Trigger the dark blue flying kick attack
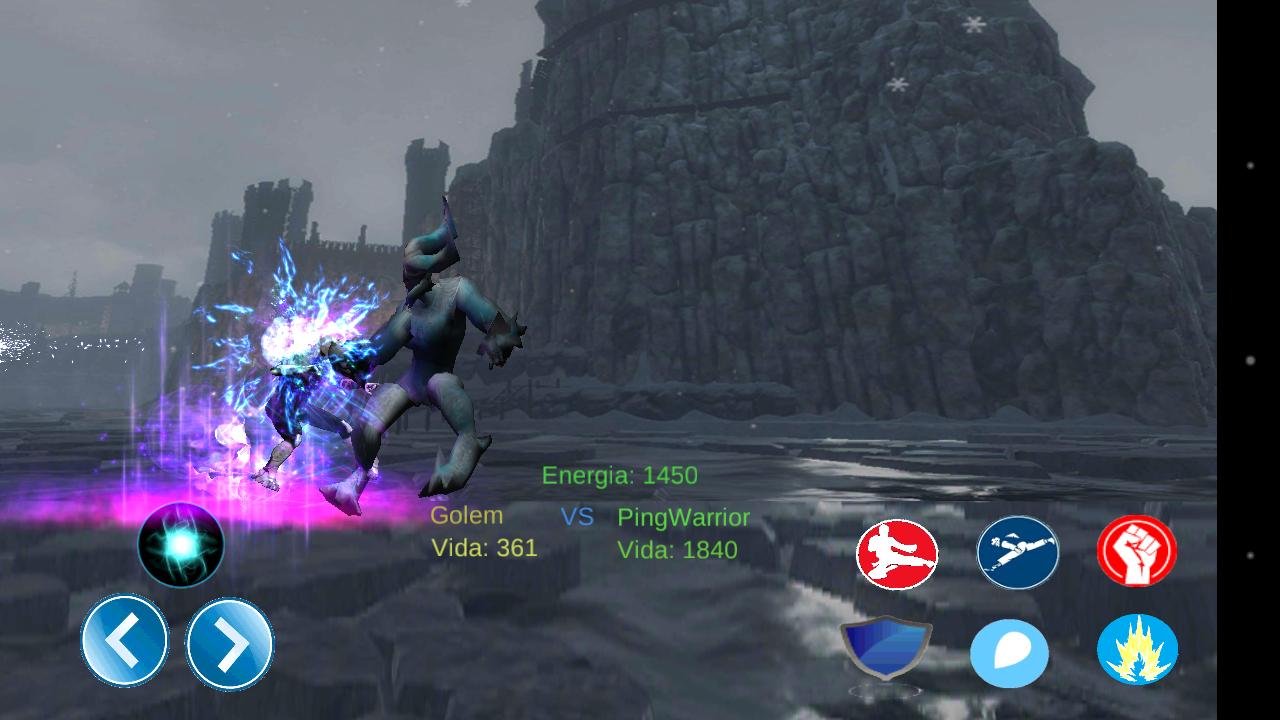Image resolution: width=1280 pixels, height=720 pixels. 1017,552
